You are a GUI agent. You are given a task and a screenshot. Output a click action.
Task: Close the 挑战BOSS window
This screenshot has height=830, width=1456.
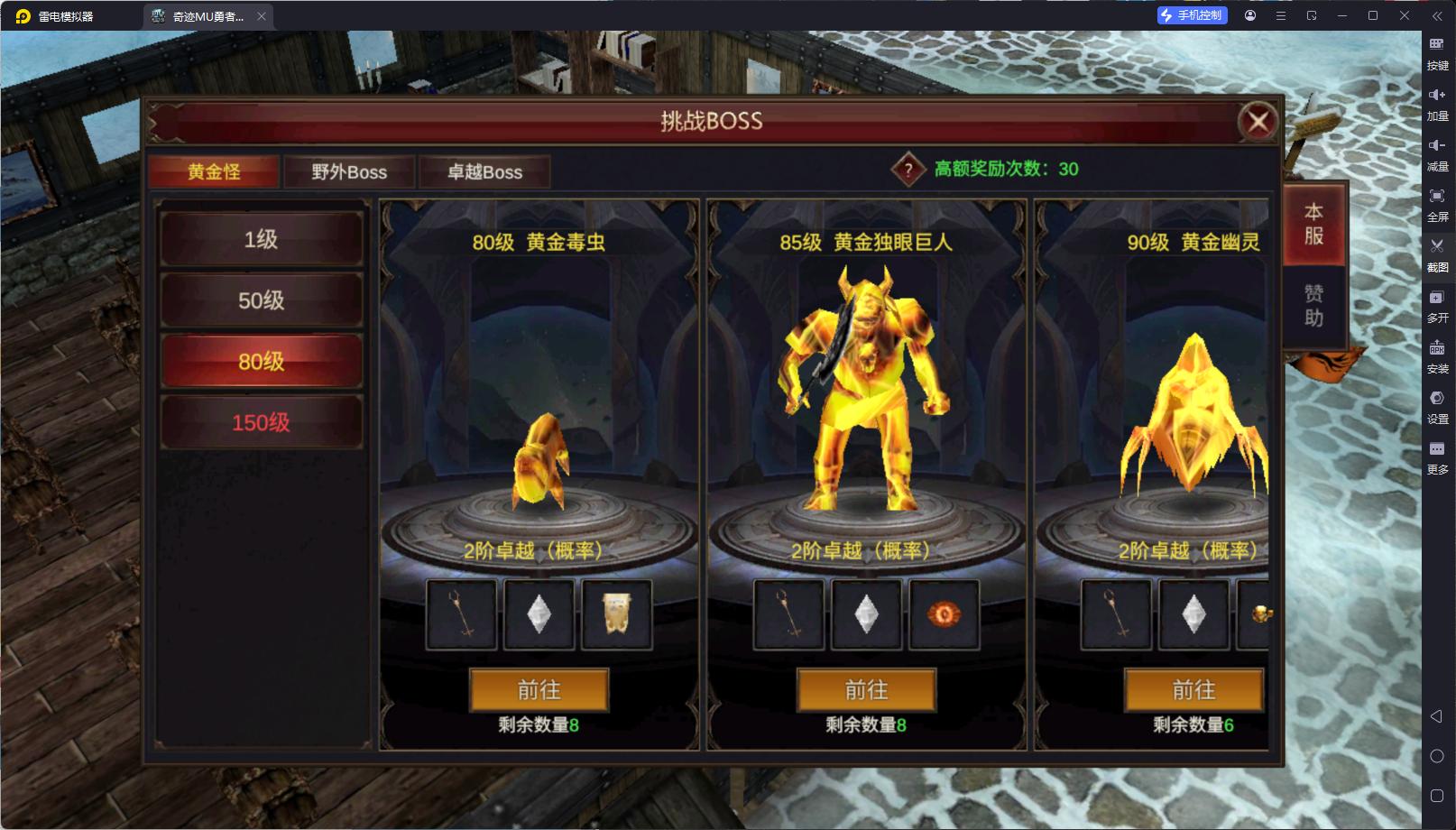(x=1258, y=121)
